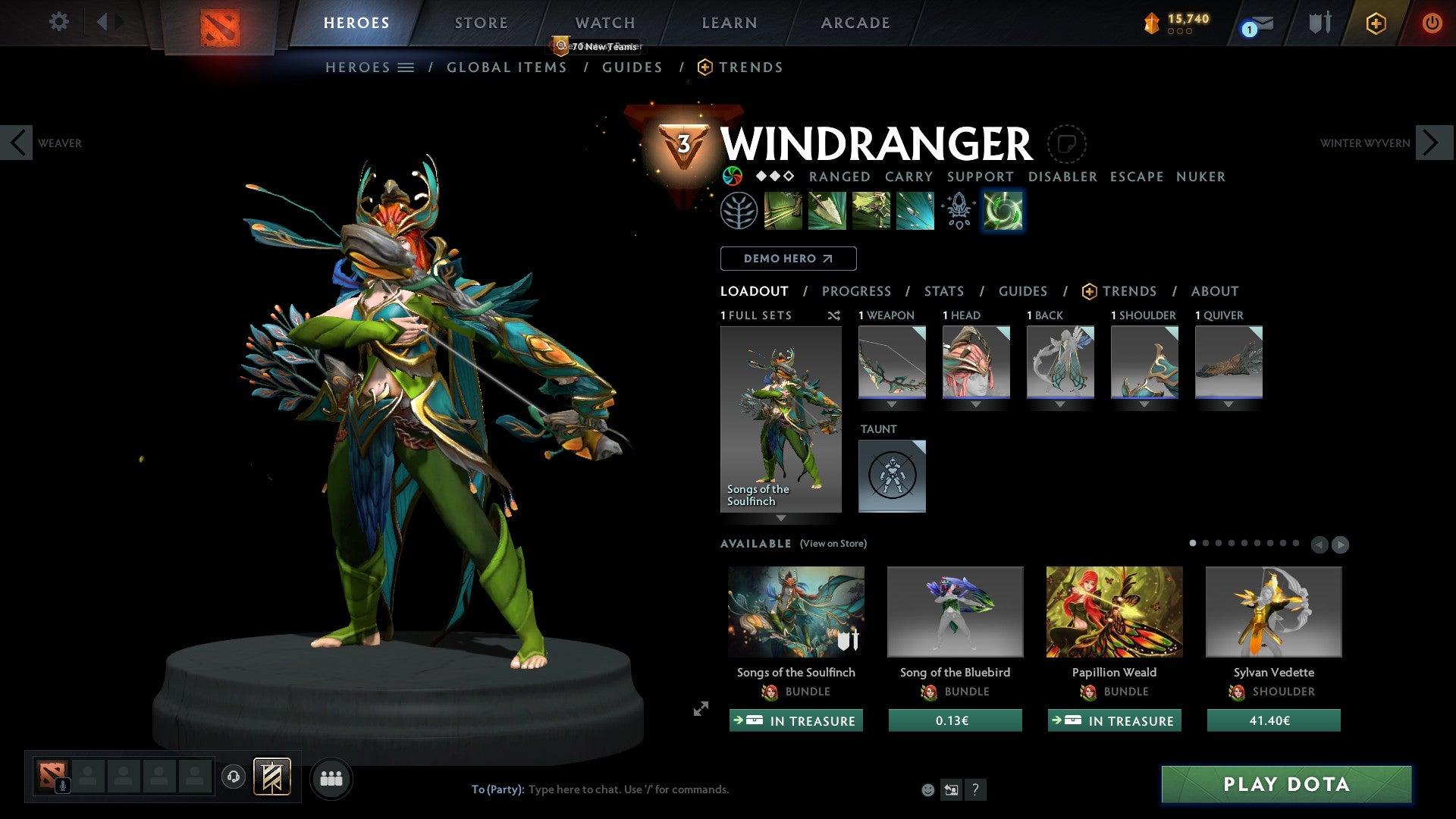Viewport: 1456px width, 819px height.
Task: Expand the Heroes hamburger menu
Action: point(406,67)
